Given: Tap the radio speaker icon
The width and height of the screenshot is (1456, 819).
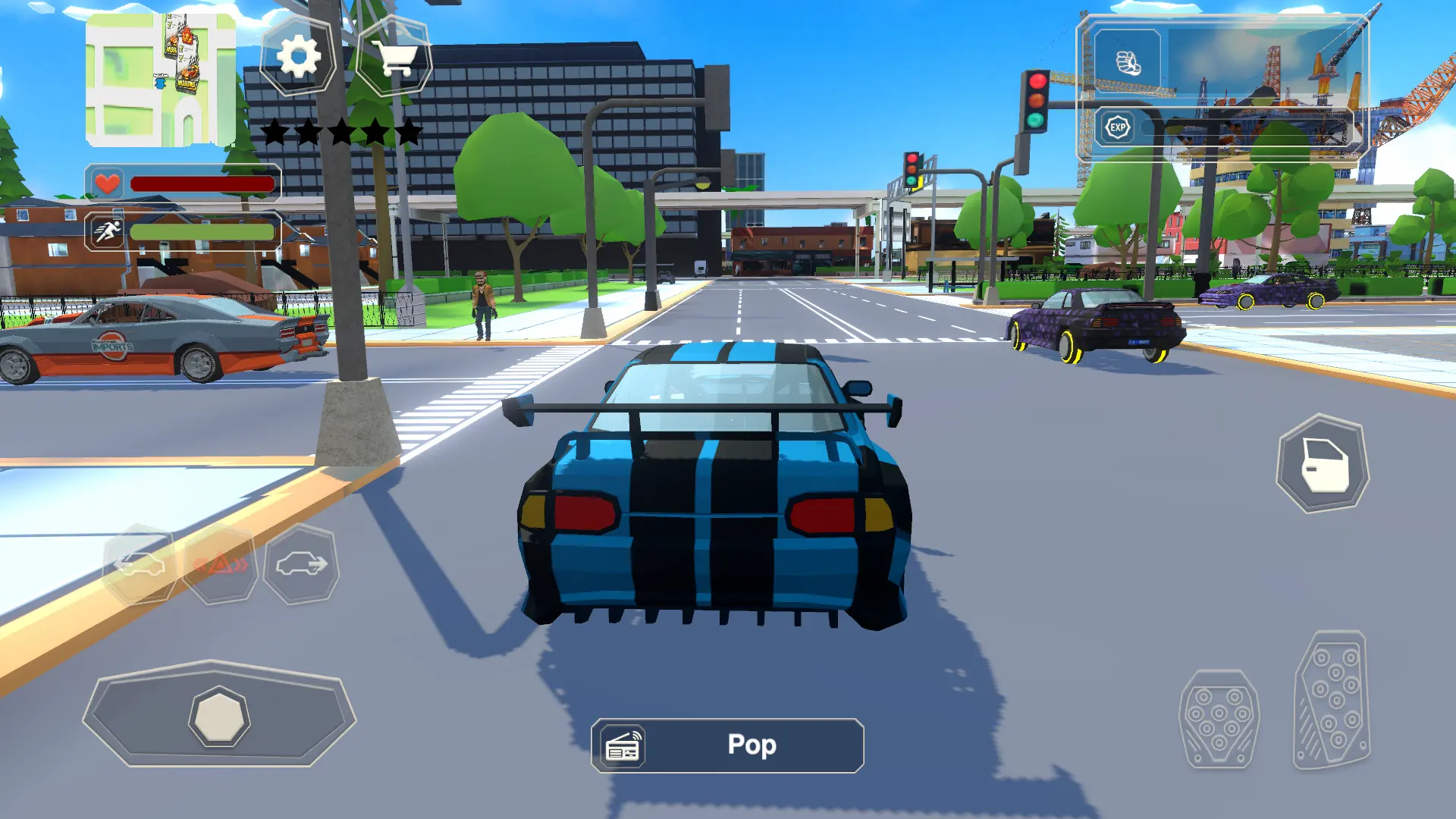Looking at the screenshot, I should point(622,745).
